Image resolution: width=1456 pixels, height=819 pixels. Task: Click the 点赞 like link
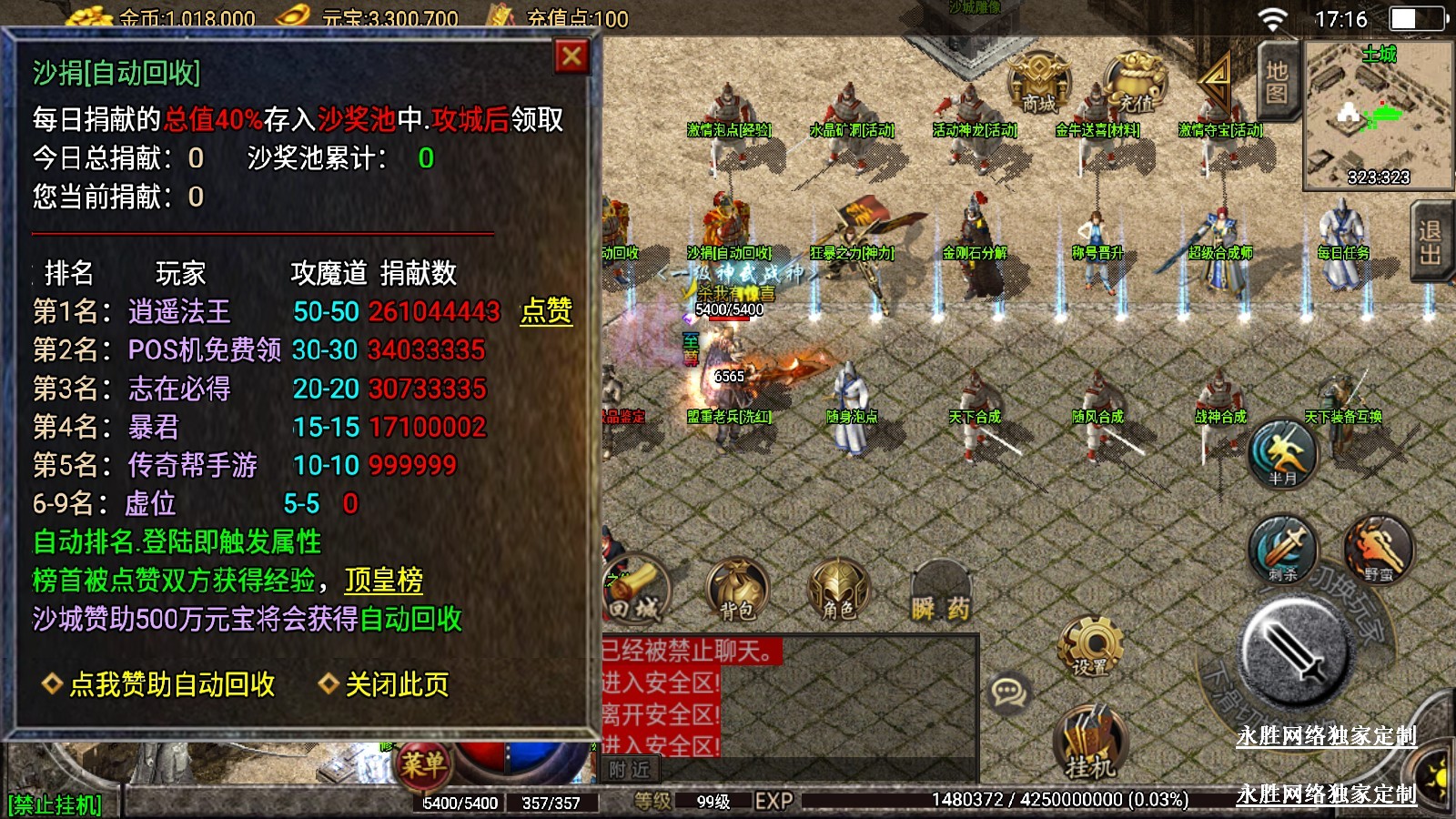[546, 311]
